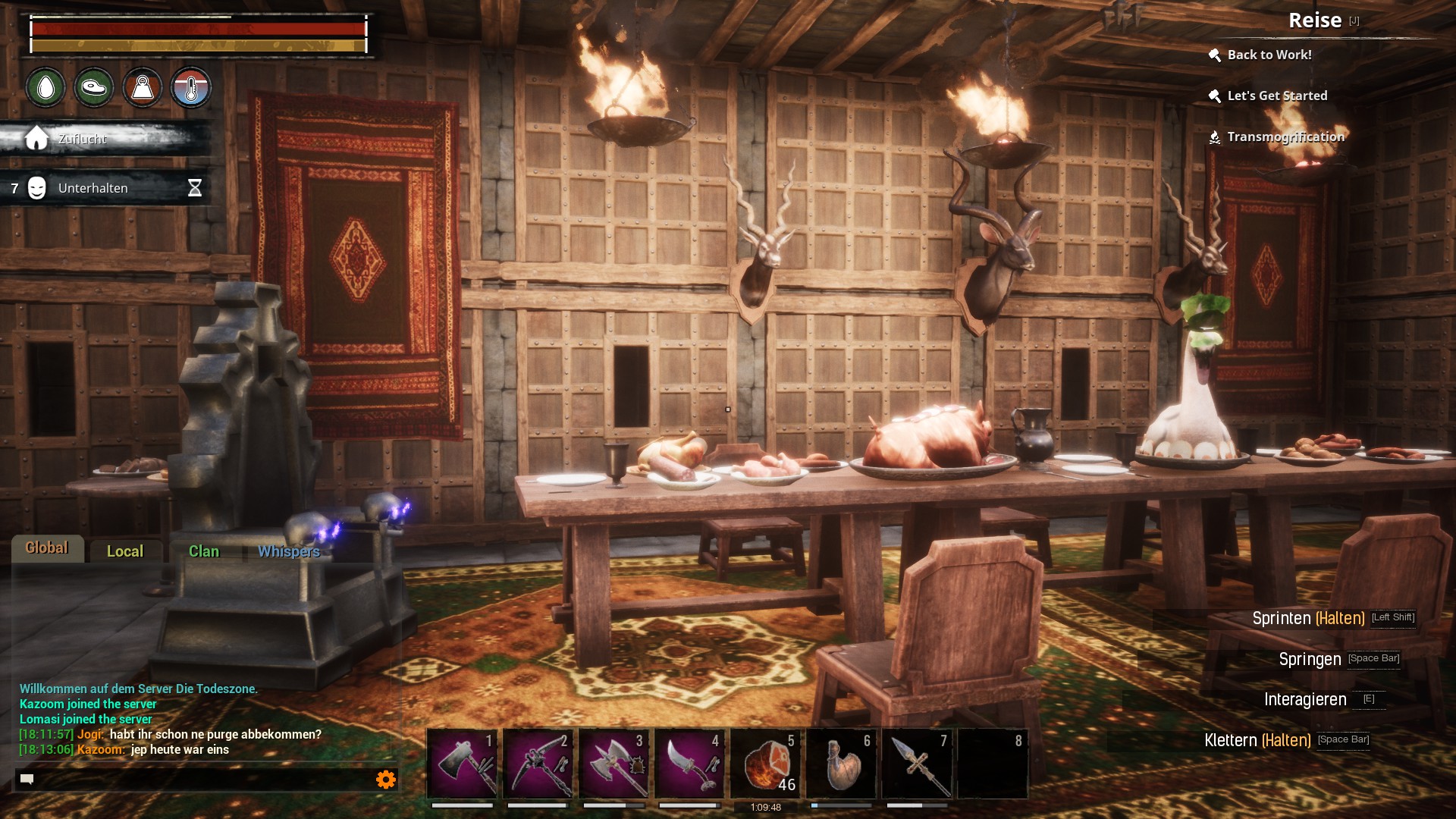Select the Back to Work! journey step
1456x819 pixels.
pyautogui.click(x=1269, y=55)
